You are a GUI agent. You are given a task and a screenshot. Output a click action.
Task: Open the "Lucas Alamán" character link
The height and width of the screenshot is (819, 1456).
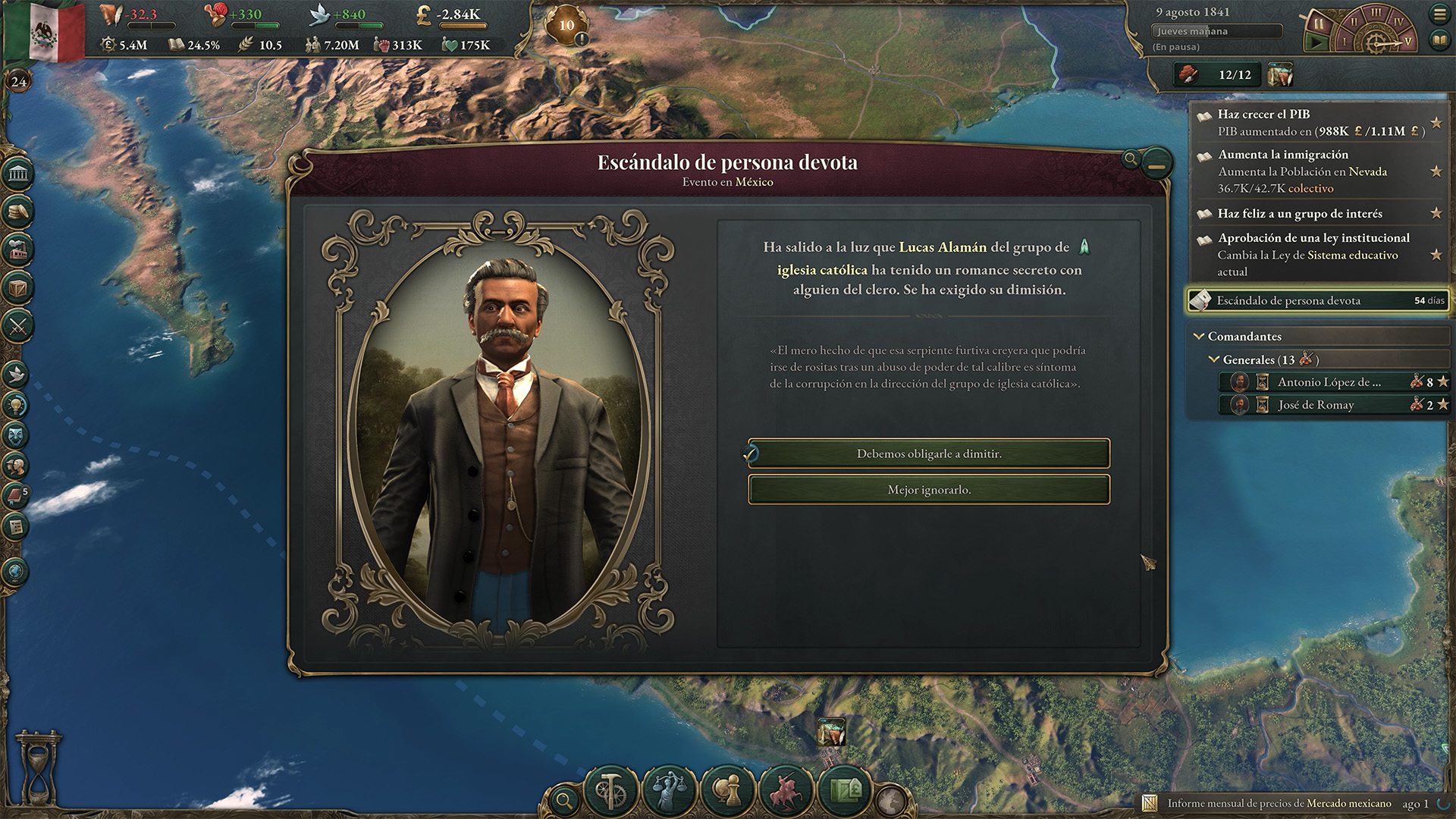tap(943, 247)
